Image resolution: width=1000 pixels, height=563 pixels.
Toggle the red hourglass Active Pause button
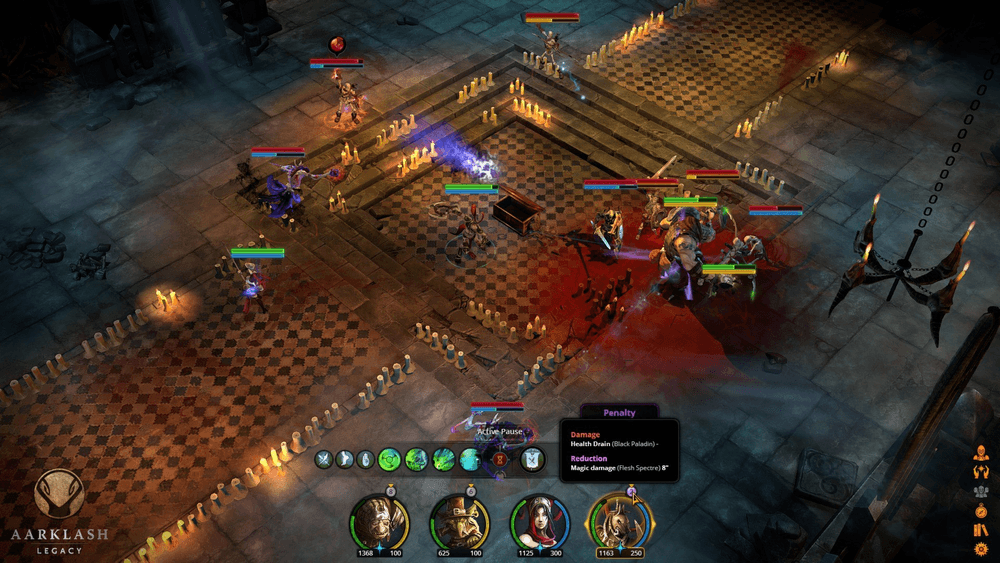(x=500, y=459)
